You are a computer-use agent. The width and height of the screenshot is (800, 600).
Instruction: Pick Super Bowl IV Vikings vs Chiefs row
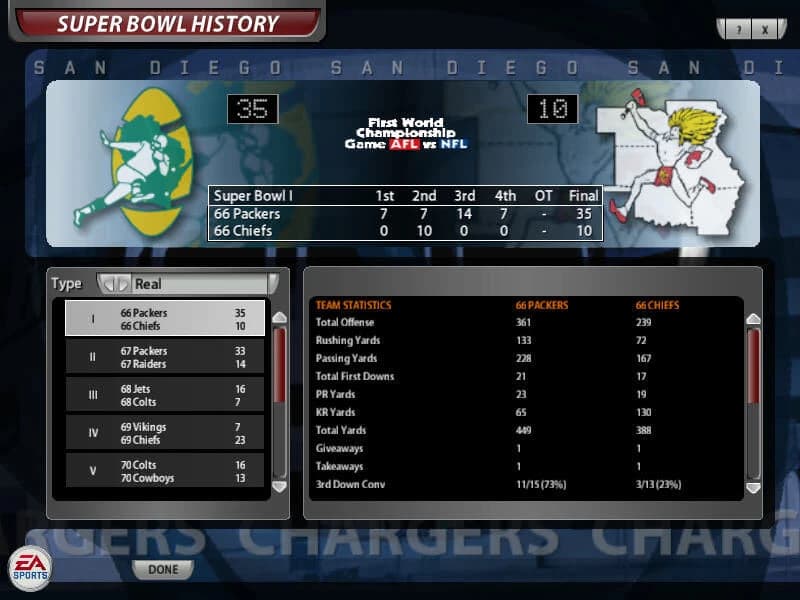coord(165,433)
